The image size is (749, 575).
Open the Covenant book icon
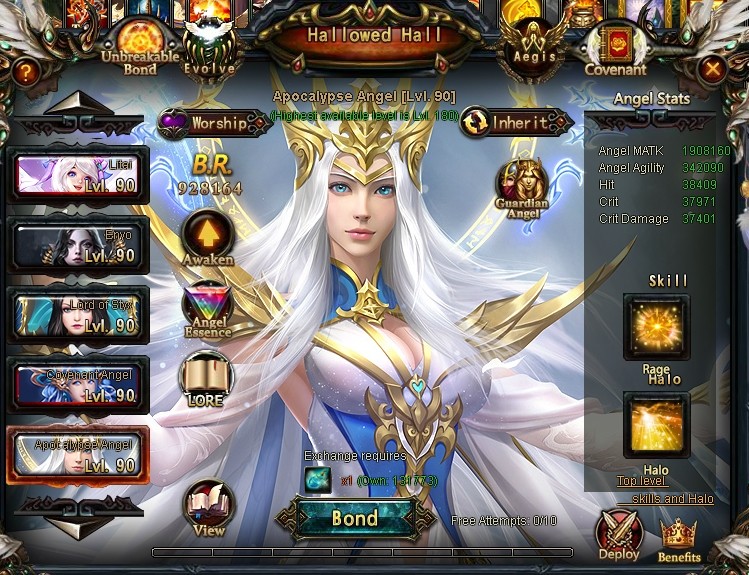tap(616, 48)
